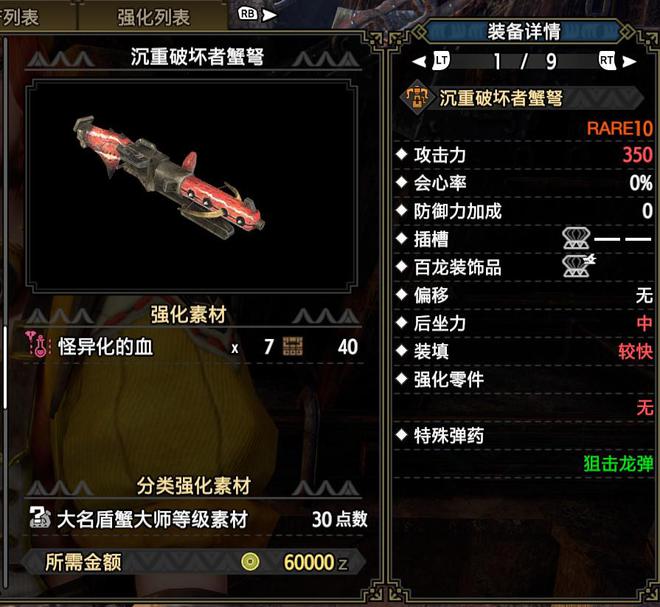This screenshot has width=660, height=607.
Task: Select the 强化零件 entry in equipment details
Action: point(449,380)
